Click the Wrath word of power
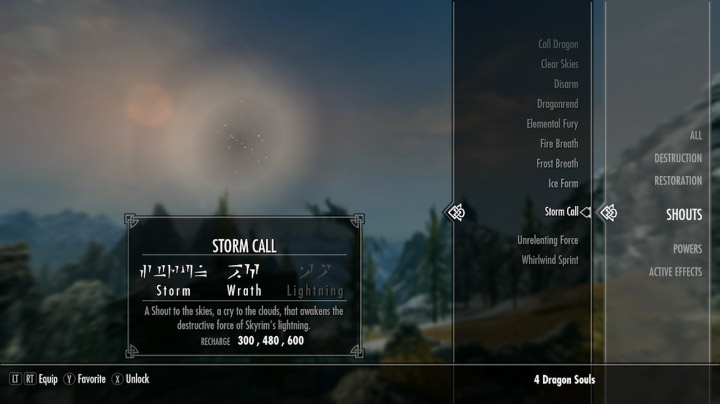Viewport: 720px width, 404px height. [x=244, y=280]
